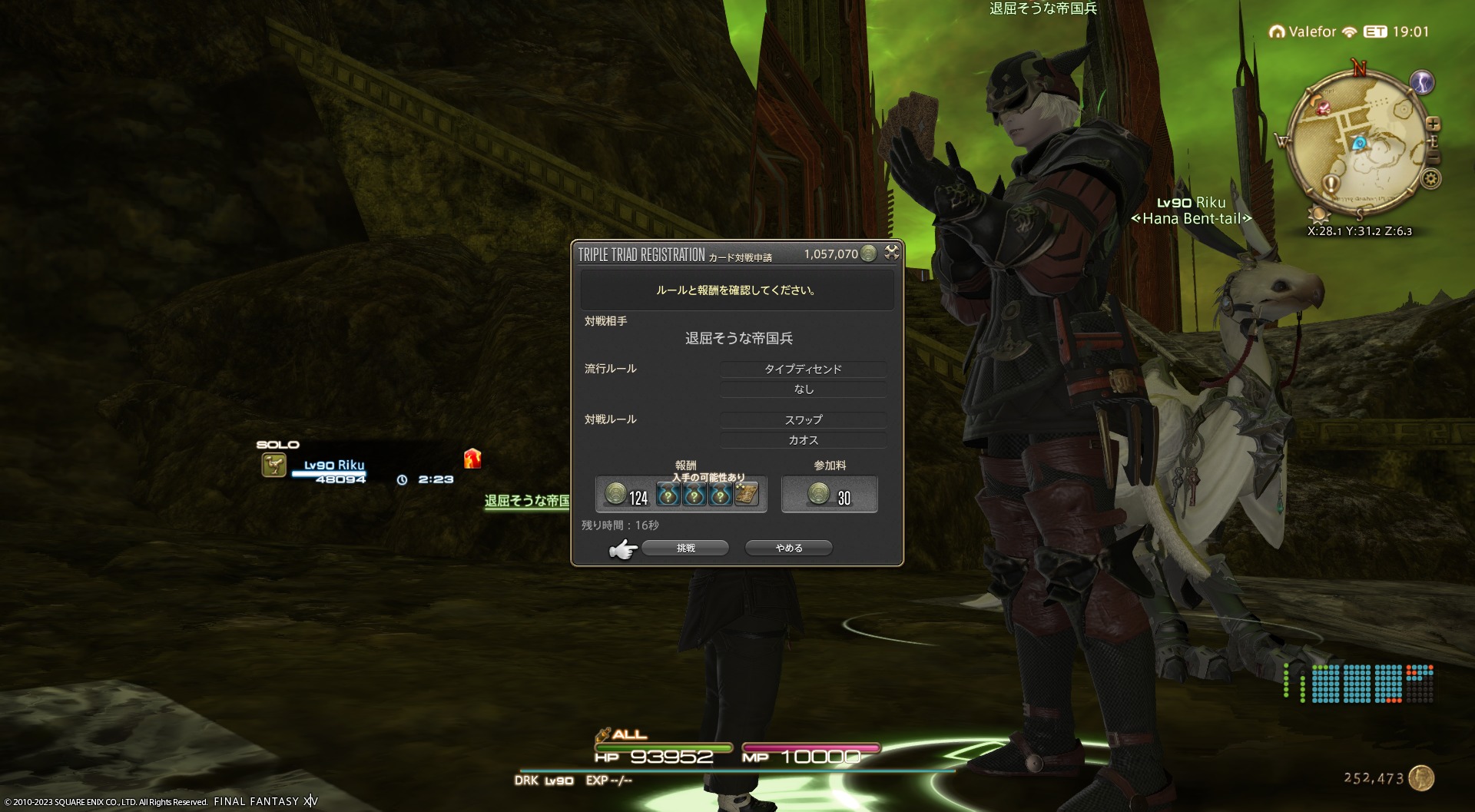This screenshot has height=812, width=1475.
Task: Inspect the card reward icon
Action: 746,495
